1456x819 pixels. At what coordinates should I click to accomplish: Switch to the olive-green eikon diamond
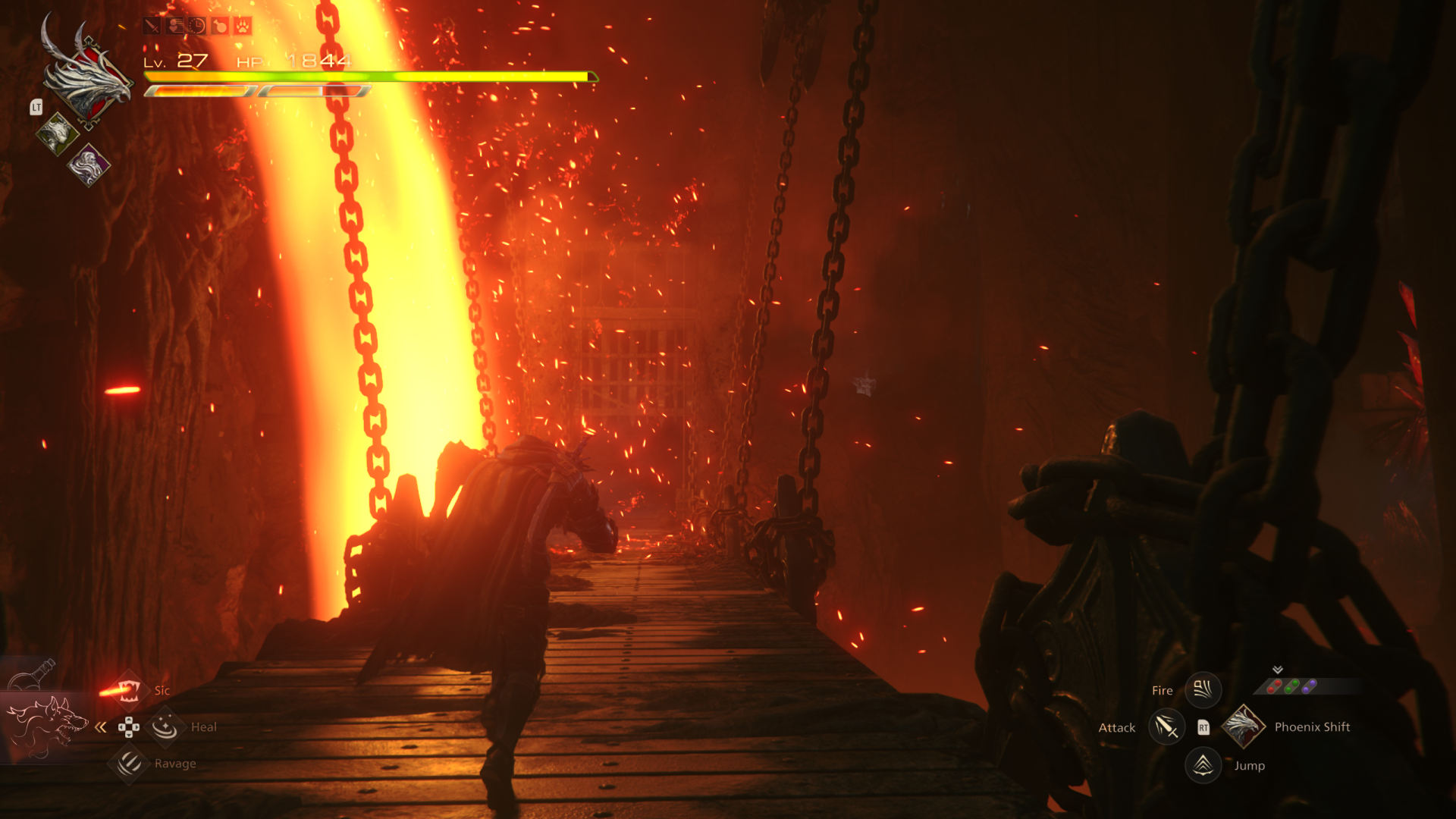(x=58, y=134)
